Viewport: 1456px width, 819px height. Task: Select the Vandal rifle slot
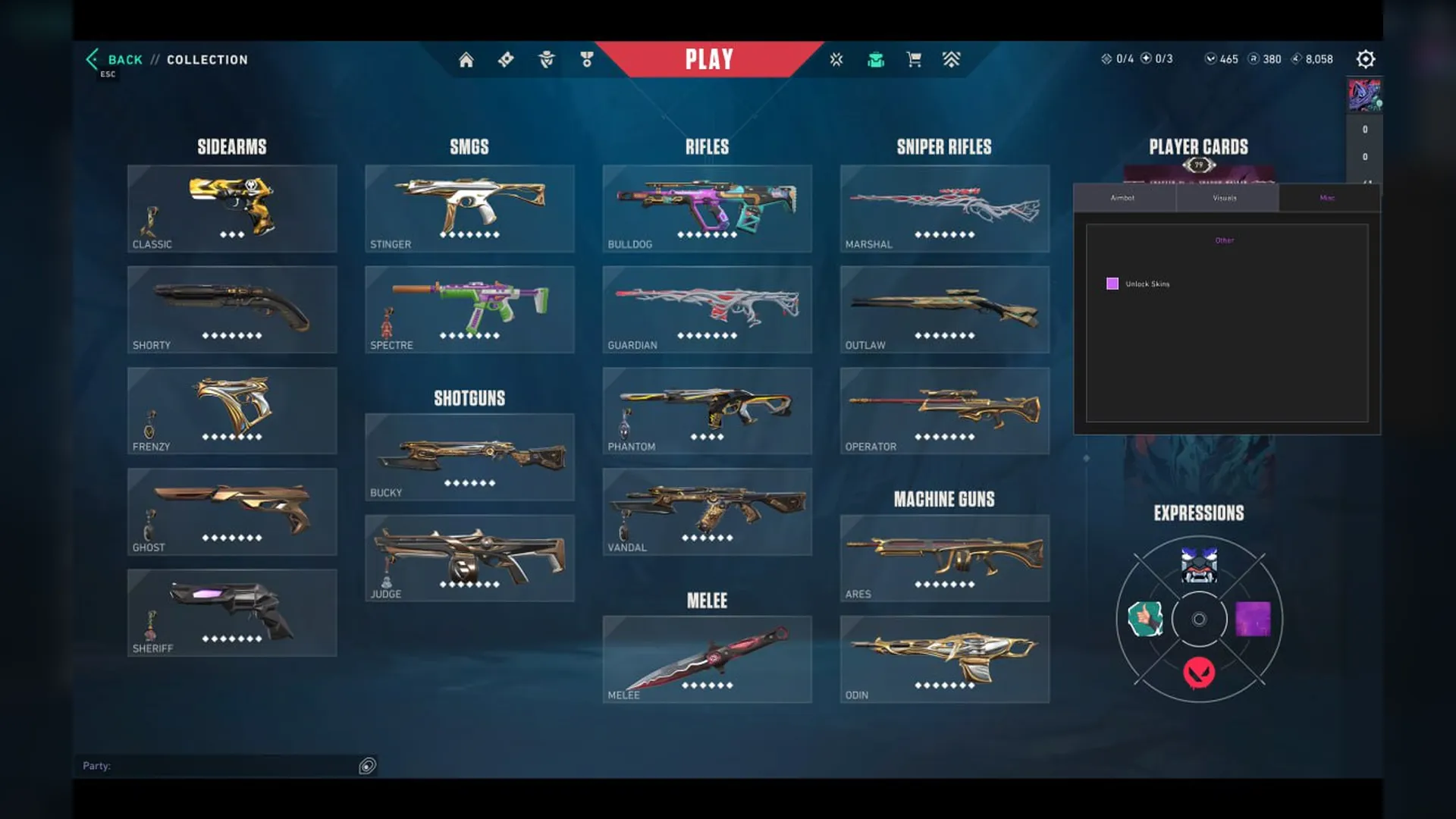(x=707, y=511)
